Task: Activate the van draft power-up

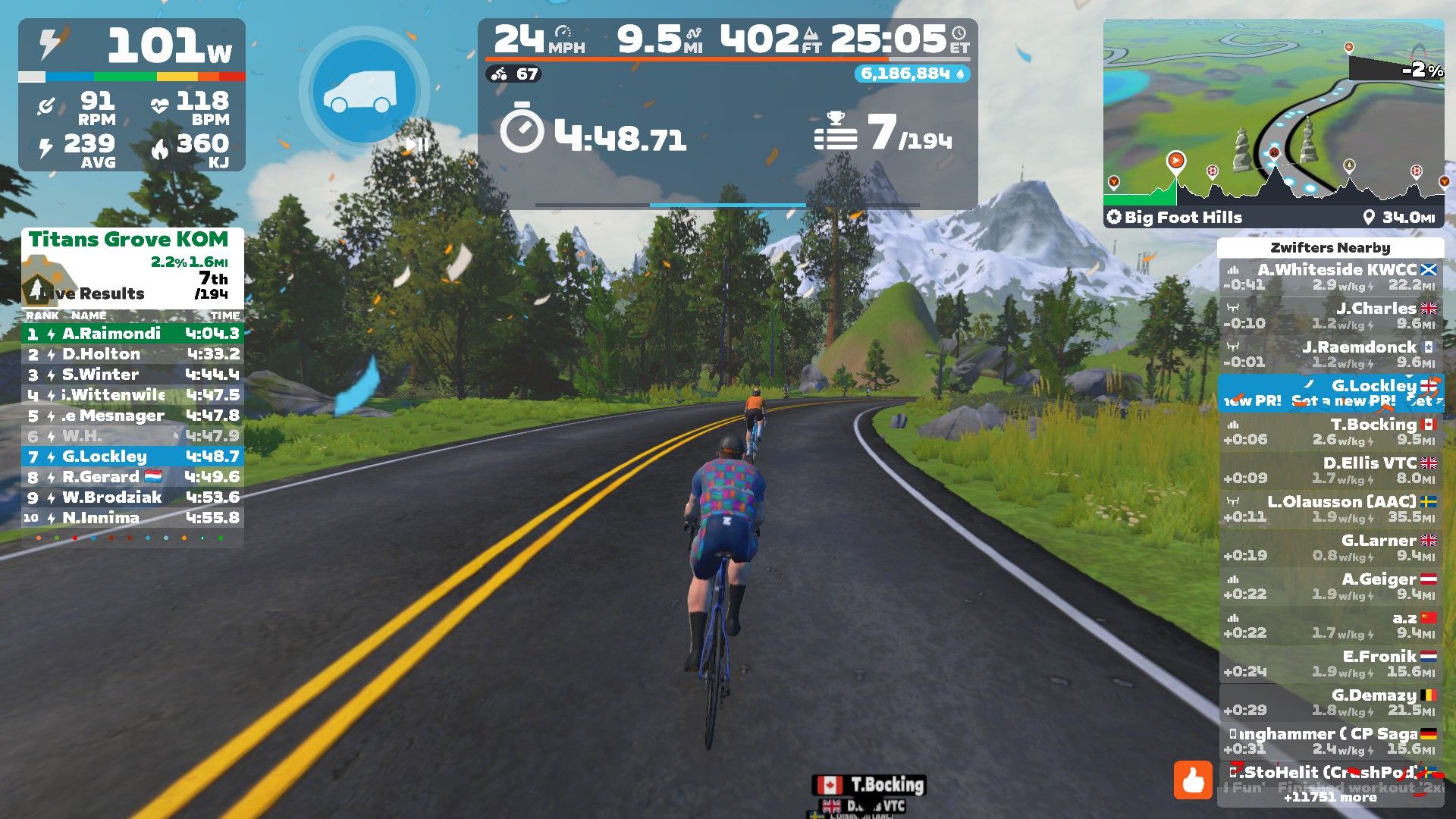Action: coord(364,93)
